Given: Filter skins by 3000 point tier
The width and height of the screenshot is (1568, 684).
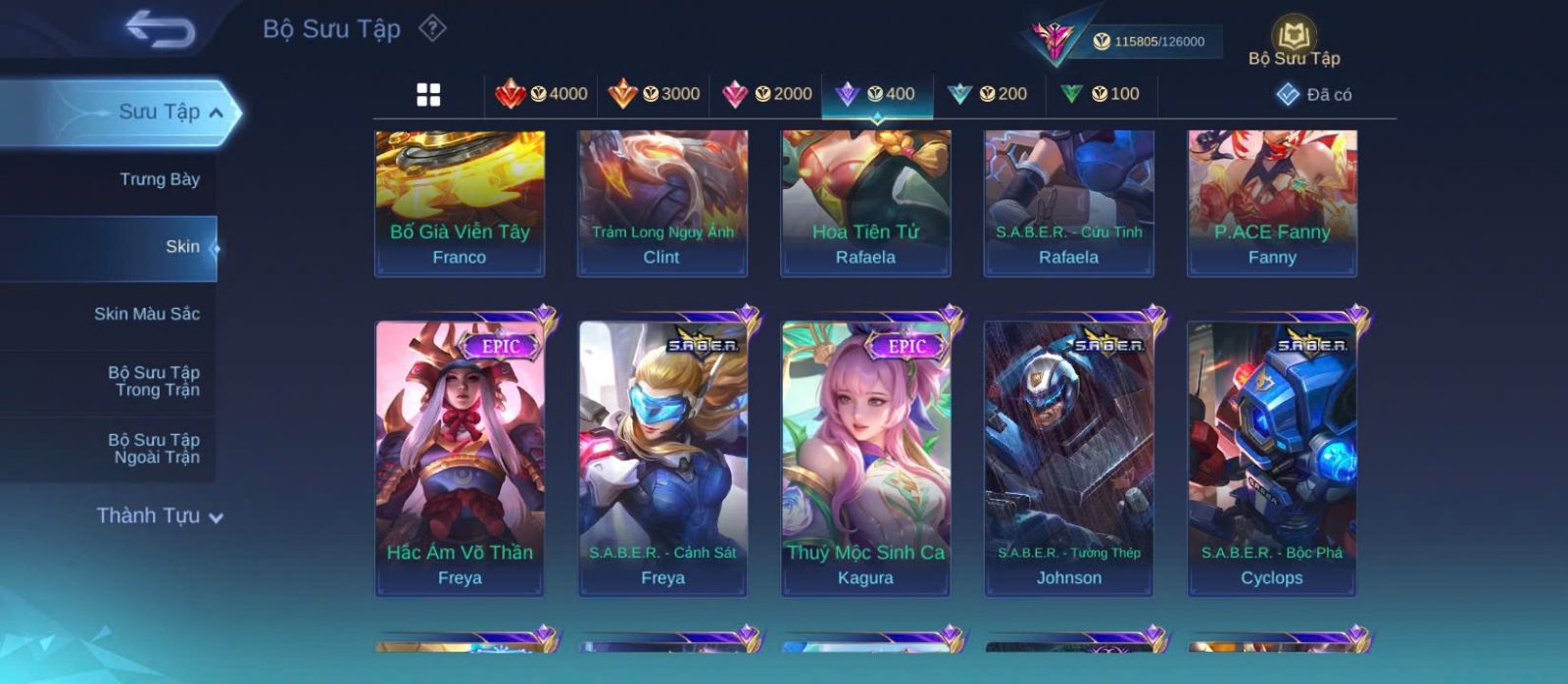Looking at the screenshot, I should click(654, 94).
